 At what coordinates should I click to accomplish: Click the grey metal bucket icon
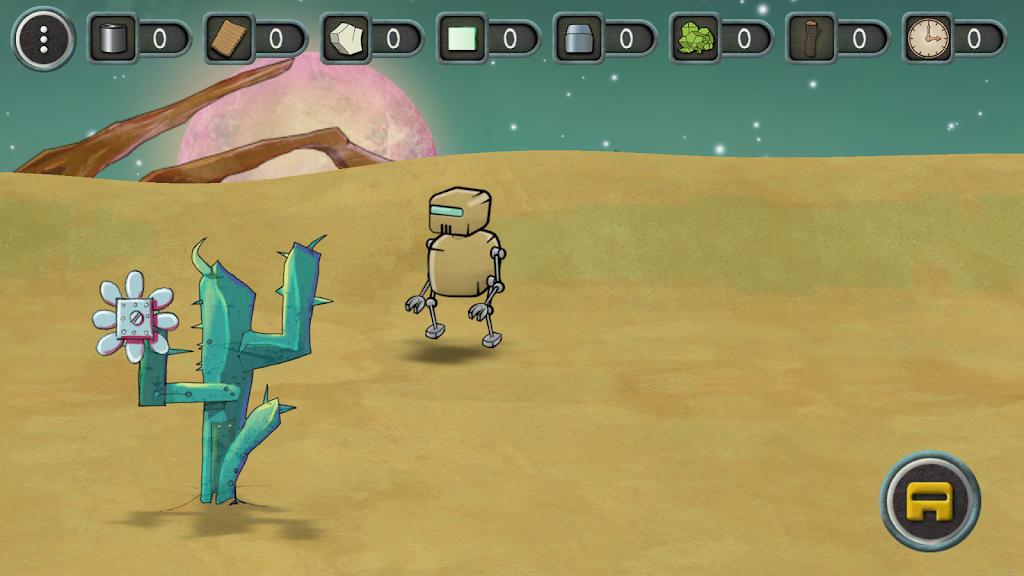click(579, 39)
